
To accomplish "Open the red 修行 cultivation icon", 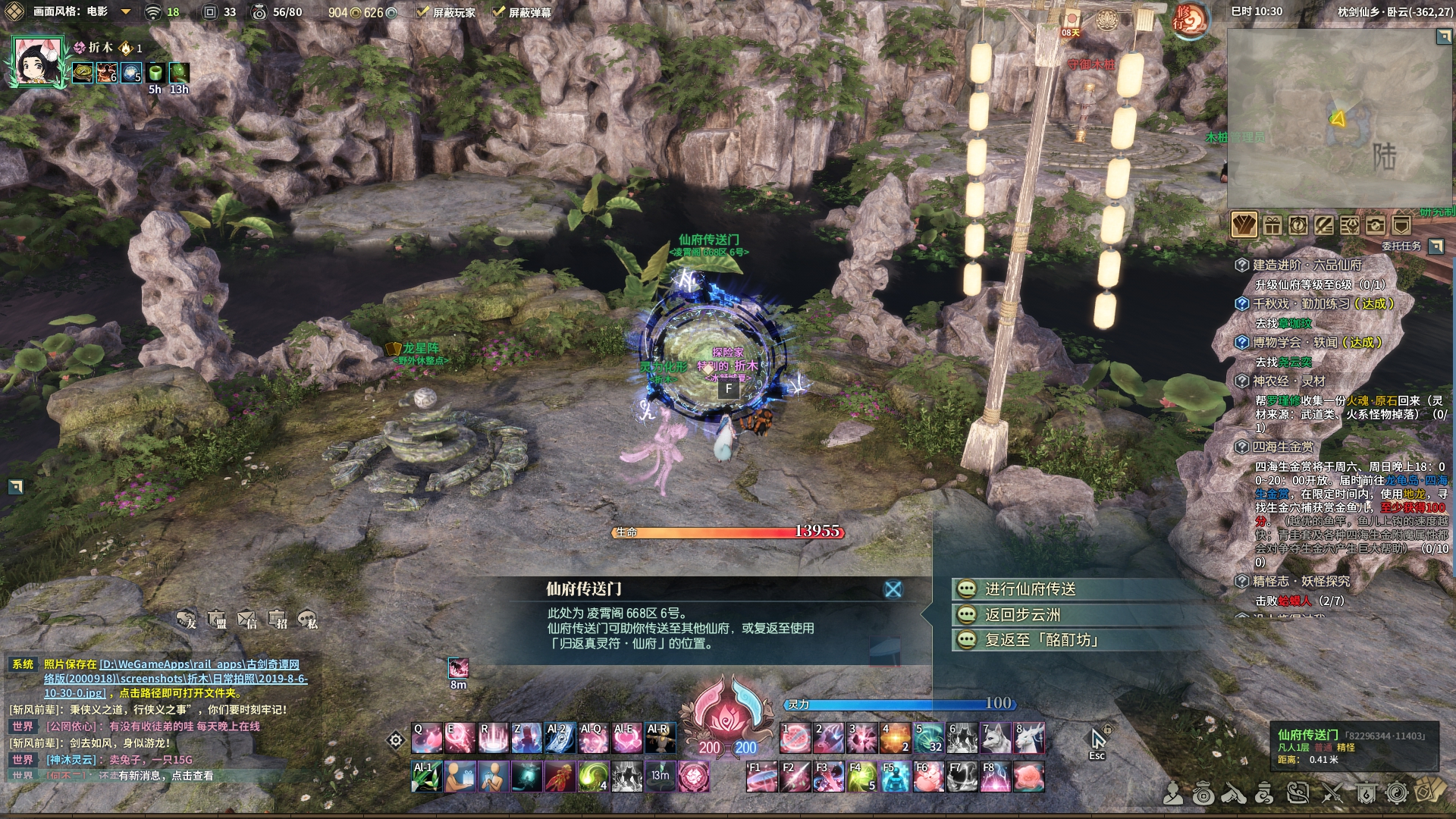I will [x=1189, y=21].
